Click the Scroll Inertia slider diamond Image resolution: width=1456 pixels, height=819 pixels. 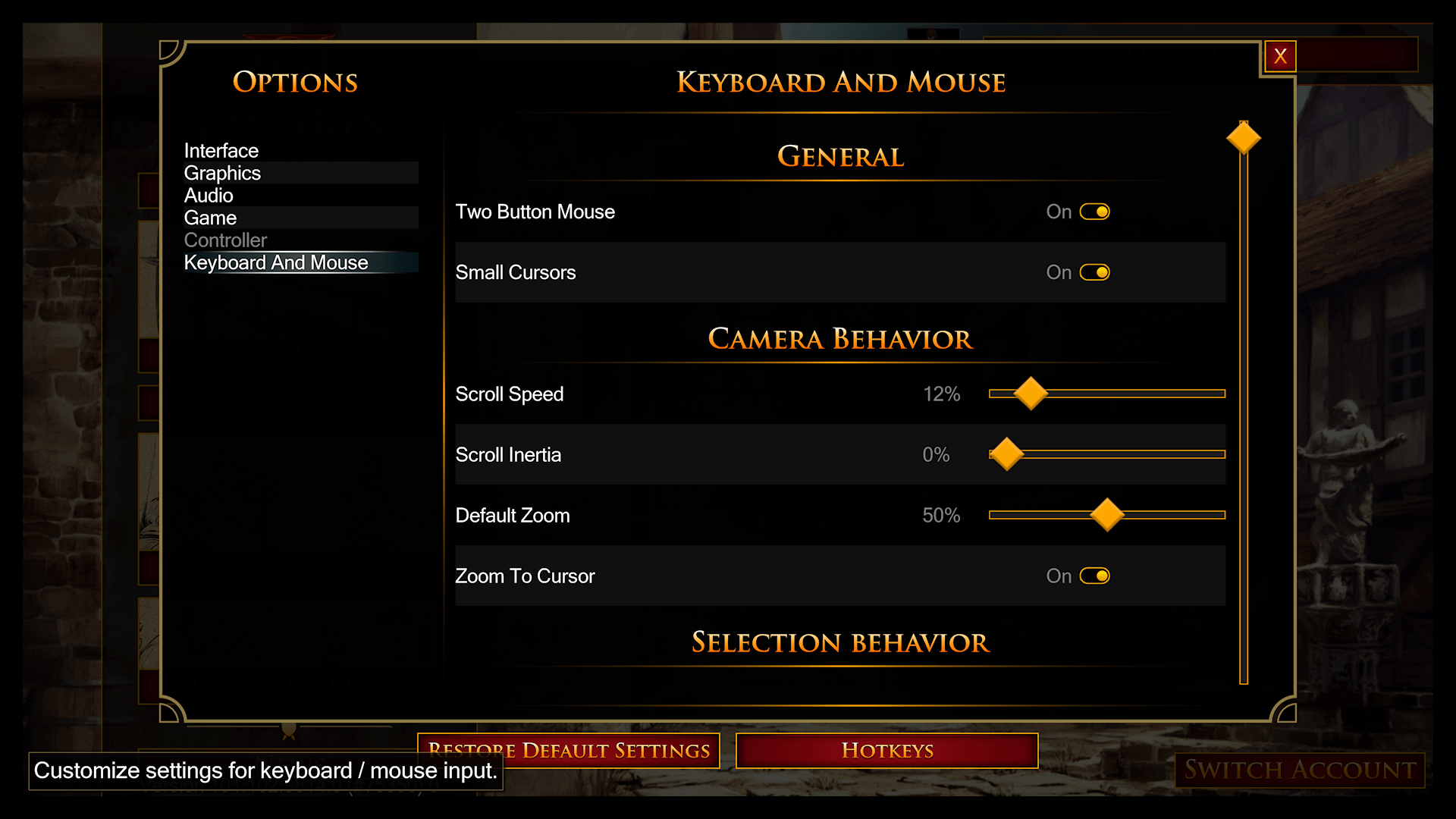(1008, 454)
